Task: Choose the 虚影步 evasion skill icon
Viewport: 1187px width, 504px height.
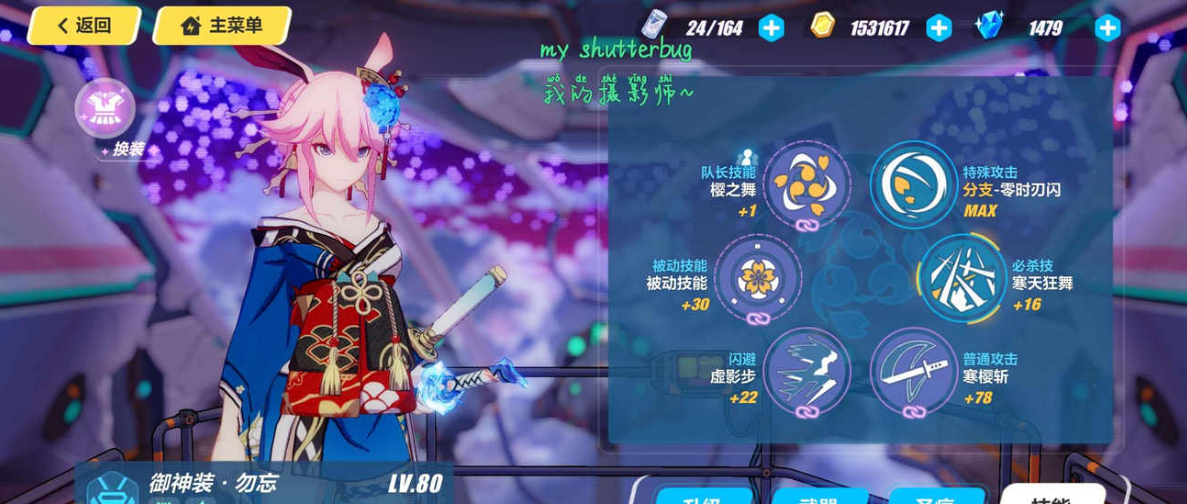Action: click(808, 370)
